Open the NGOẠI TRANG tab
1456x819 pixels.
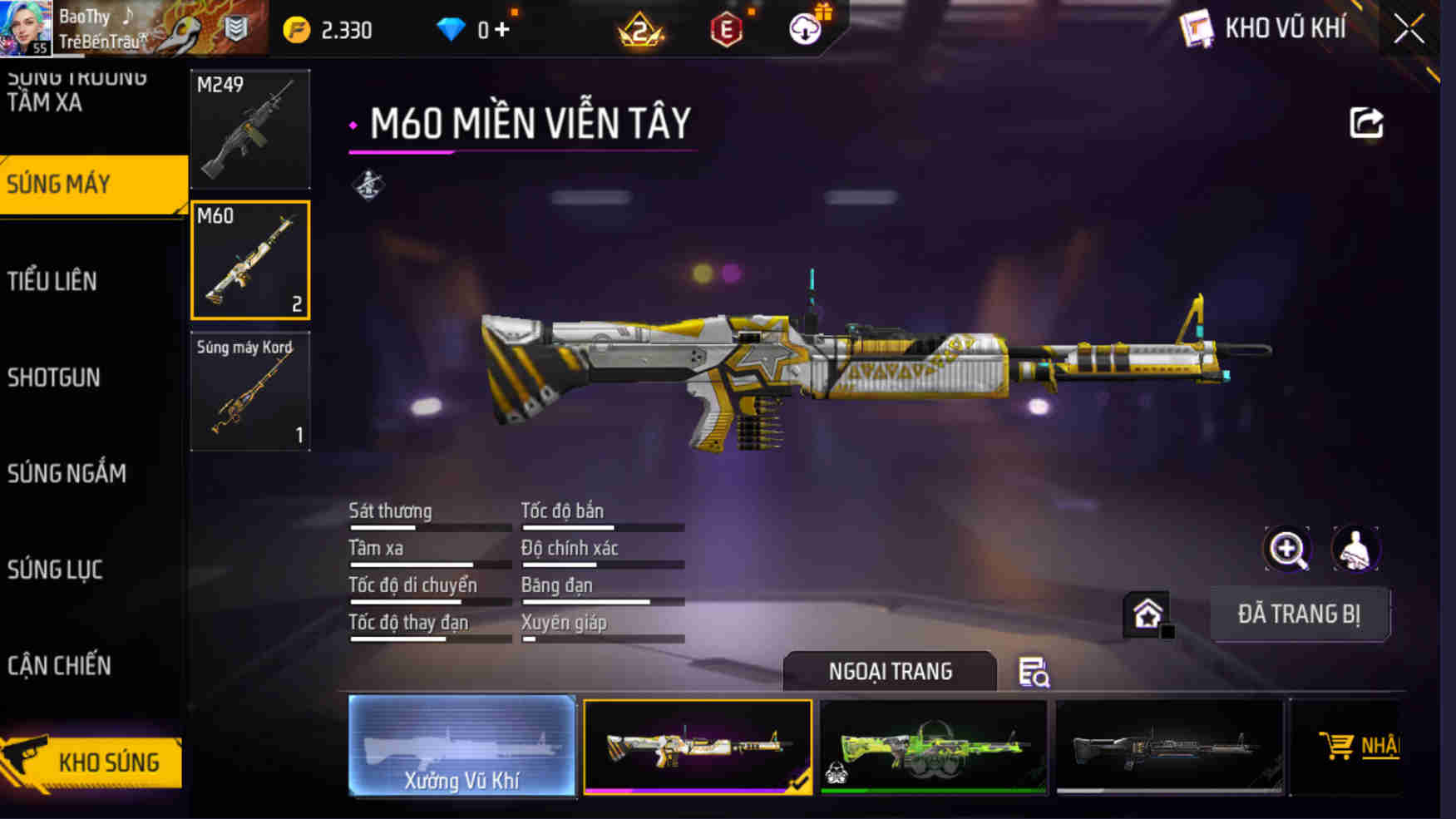point(890,671)
